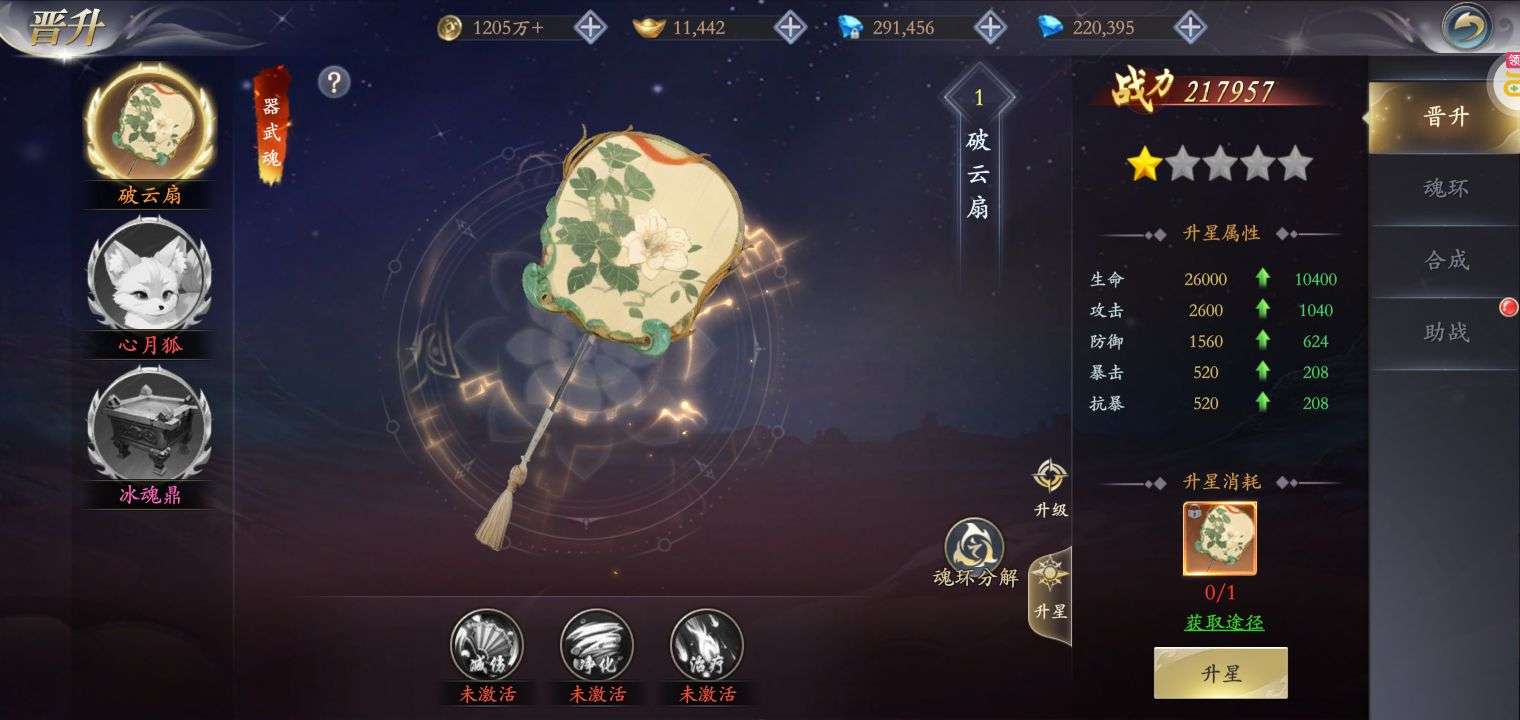
Task: Switch to the 魂环 tab
Action: tap(1445, 188)
